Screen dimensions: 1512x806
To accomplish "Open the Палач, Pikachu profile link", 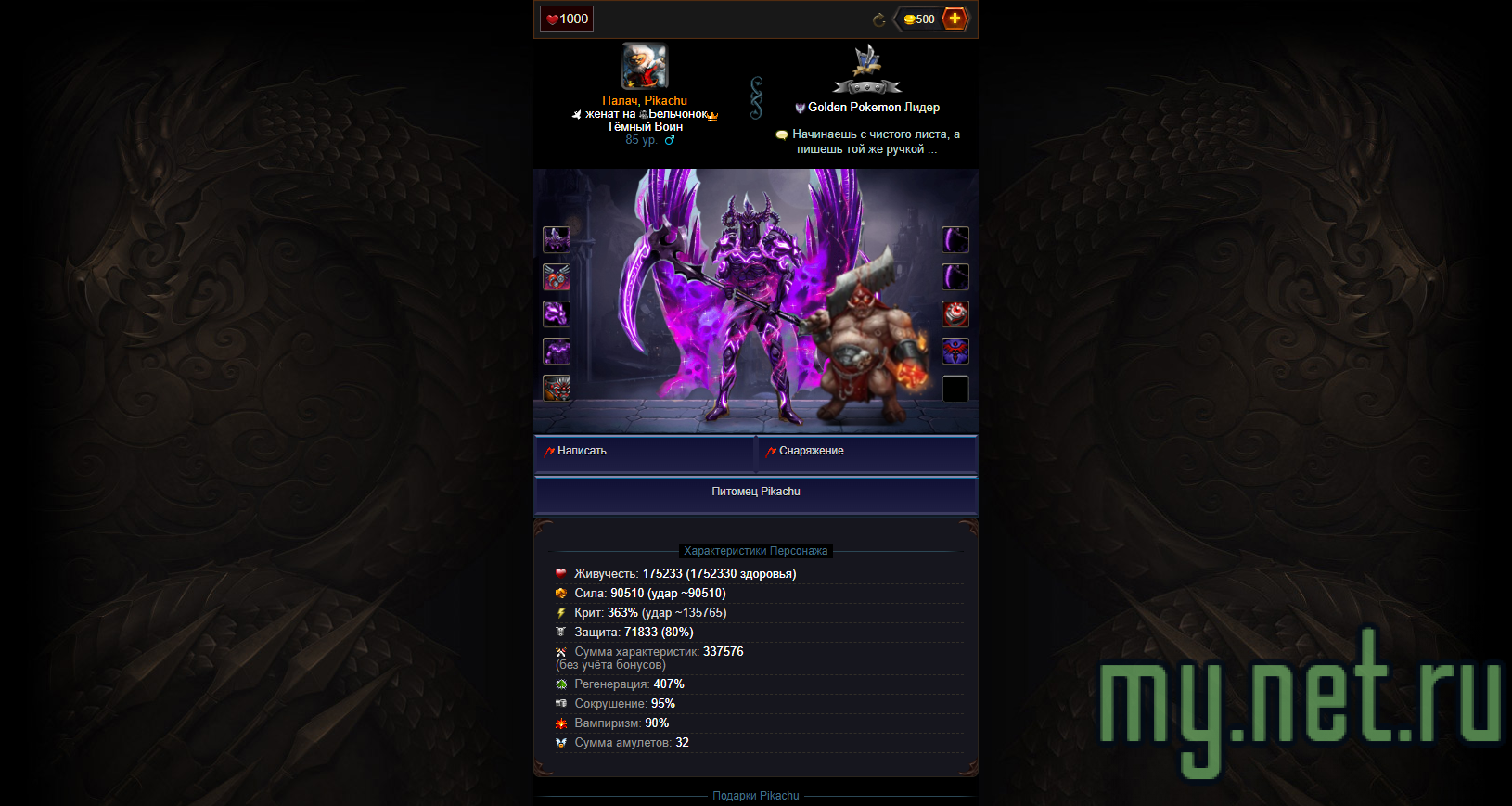I will pos(644,99).
